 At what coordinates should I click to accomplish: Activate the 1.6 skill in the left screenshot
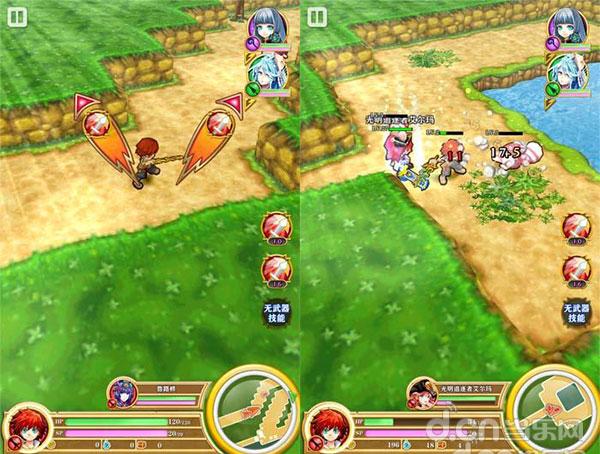277,270
